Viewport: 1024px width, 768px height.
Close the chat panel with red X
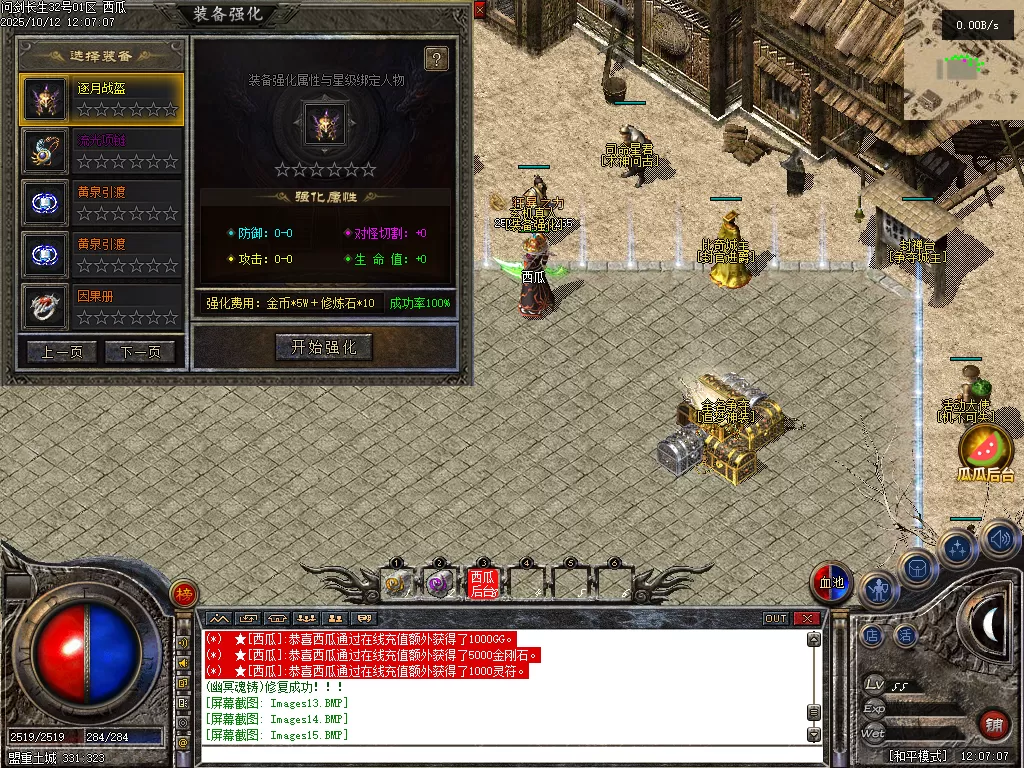tap(806, 618)
